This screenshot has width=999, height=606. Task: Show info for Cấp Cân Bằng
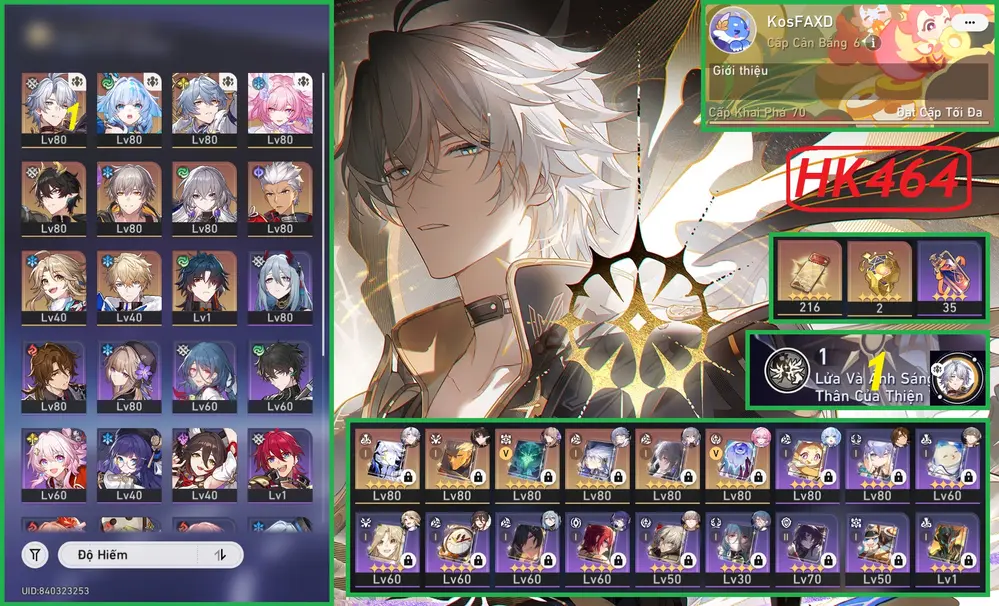click(x=874, y=43)
